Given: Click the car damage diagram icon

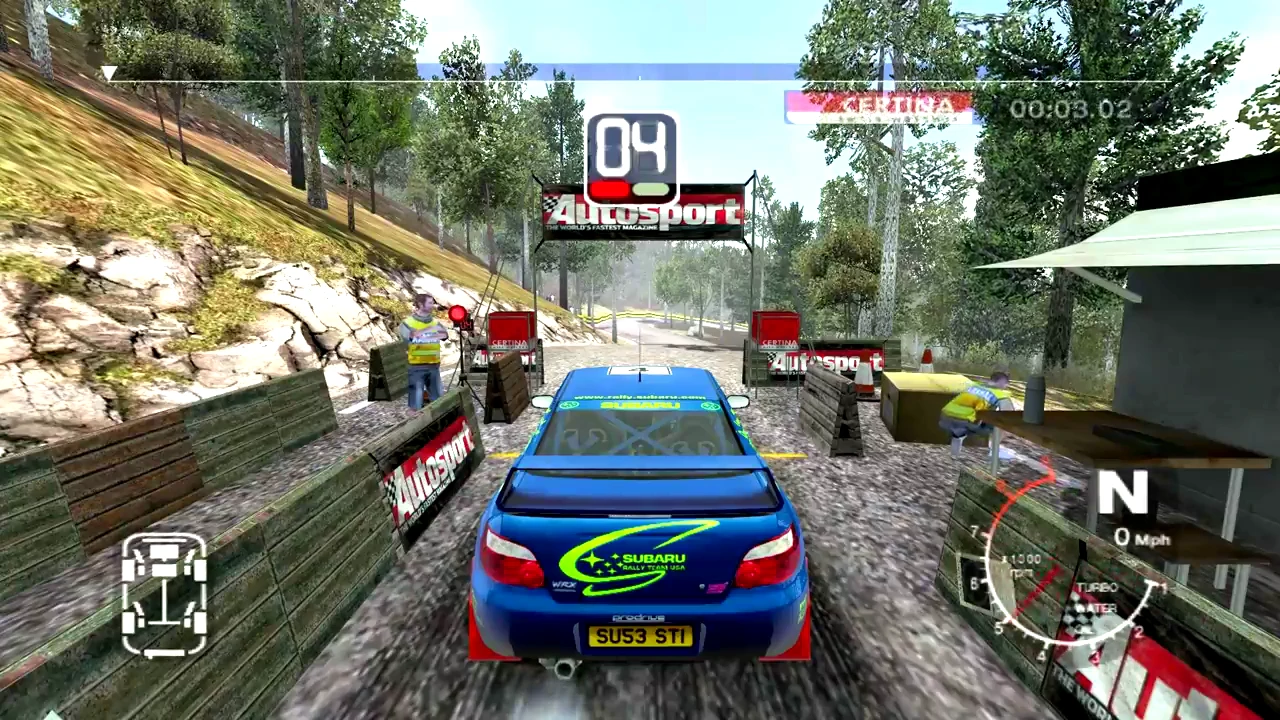Looking at the screenshot, I should click(164, 594).
